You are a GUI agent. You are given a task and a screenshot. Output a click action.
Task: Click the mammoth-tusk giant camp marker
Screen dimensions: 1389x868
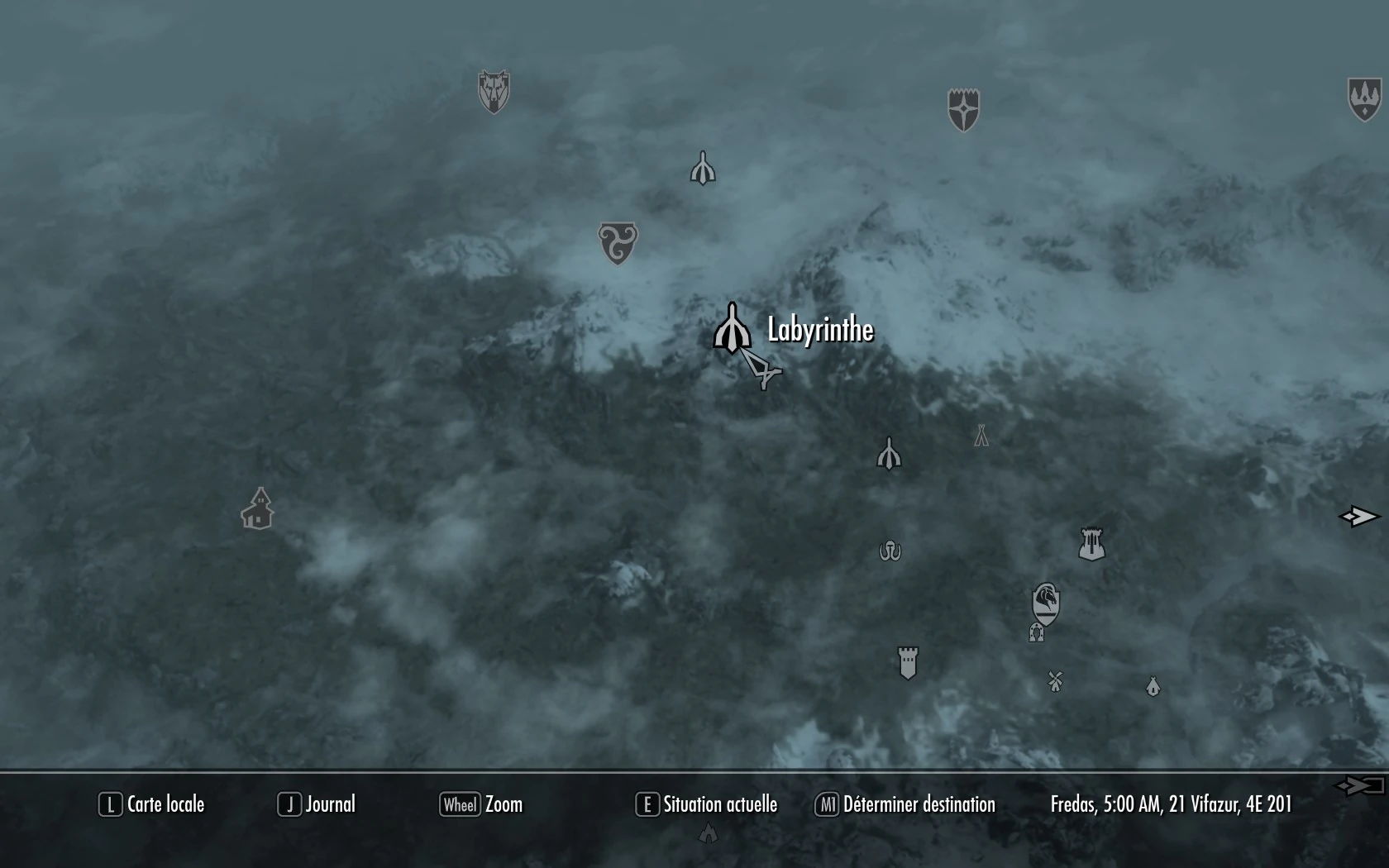point(890,551)
